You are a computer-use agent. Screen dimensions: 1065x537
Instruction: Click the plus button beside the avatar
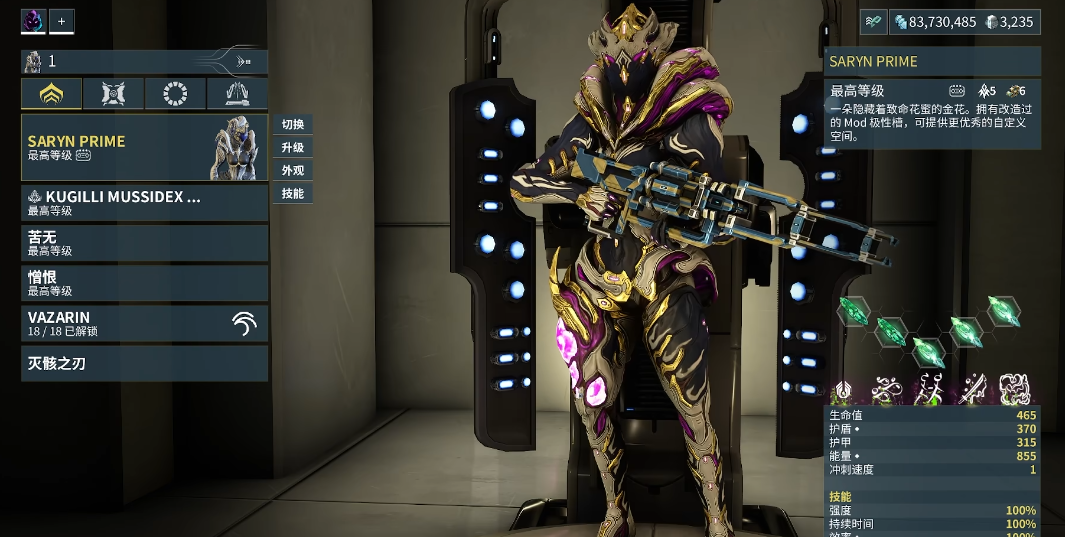coord(61,21)
